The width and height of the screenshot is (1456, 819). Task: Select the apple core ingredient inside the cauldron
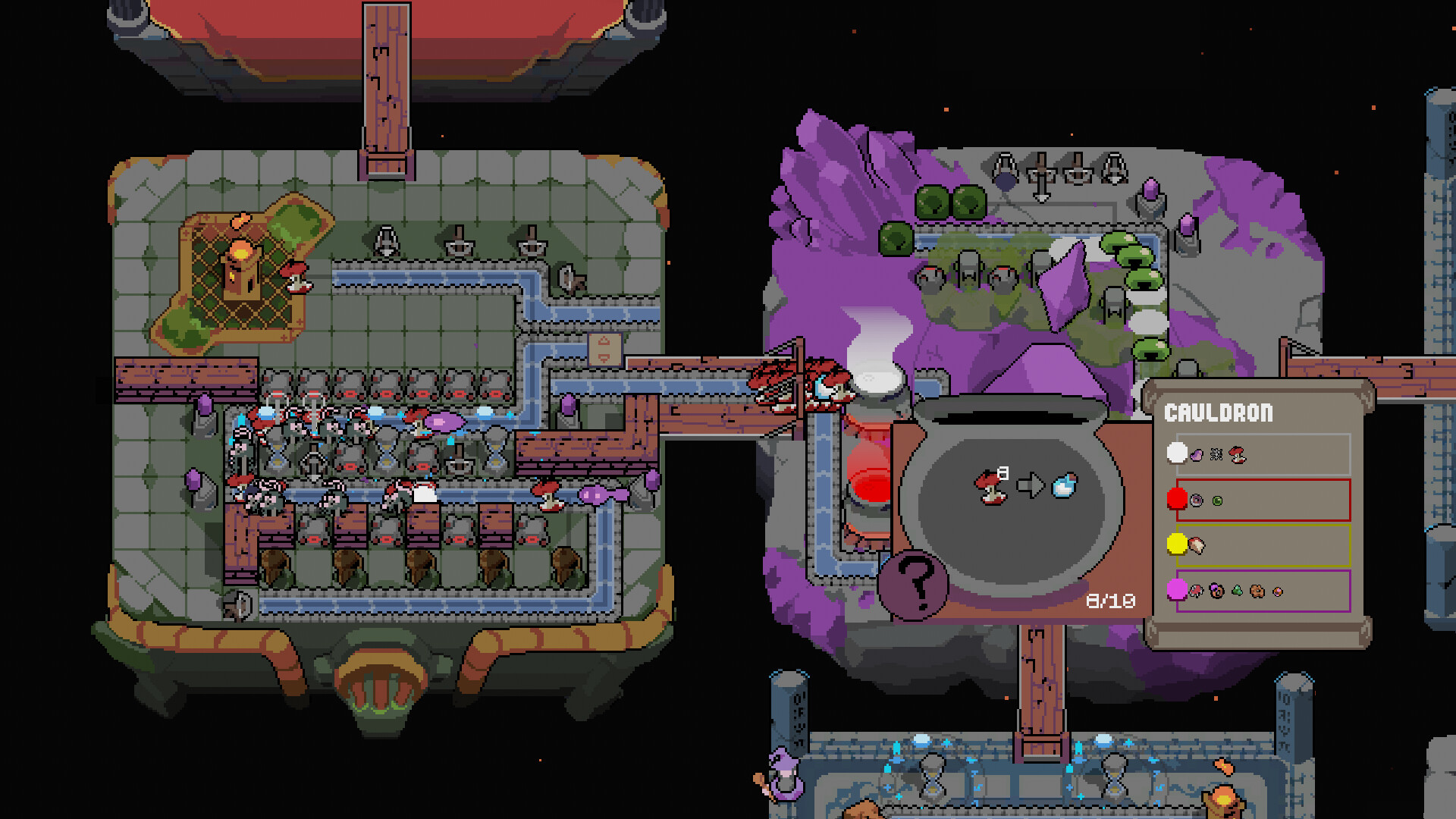(991, 487)
